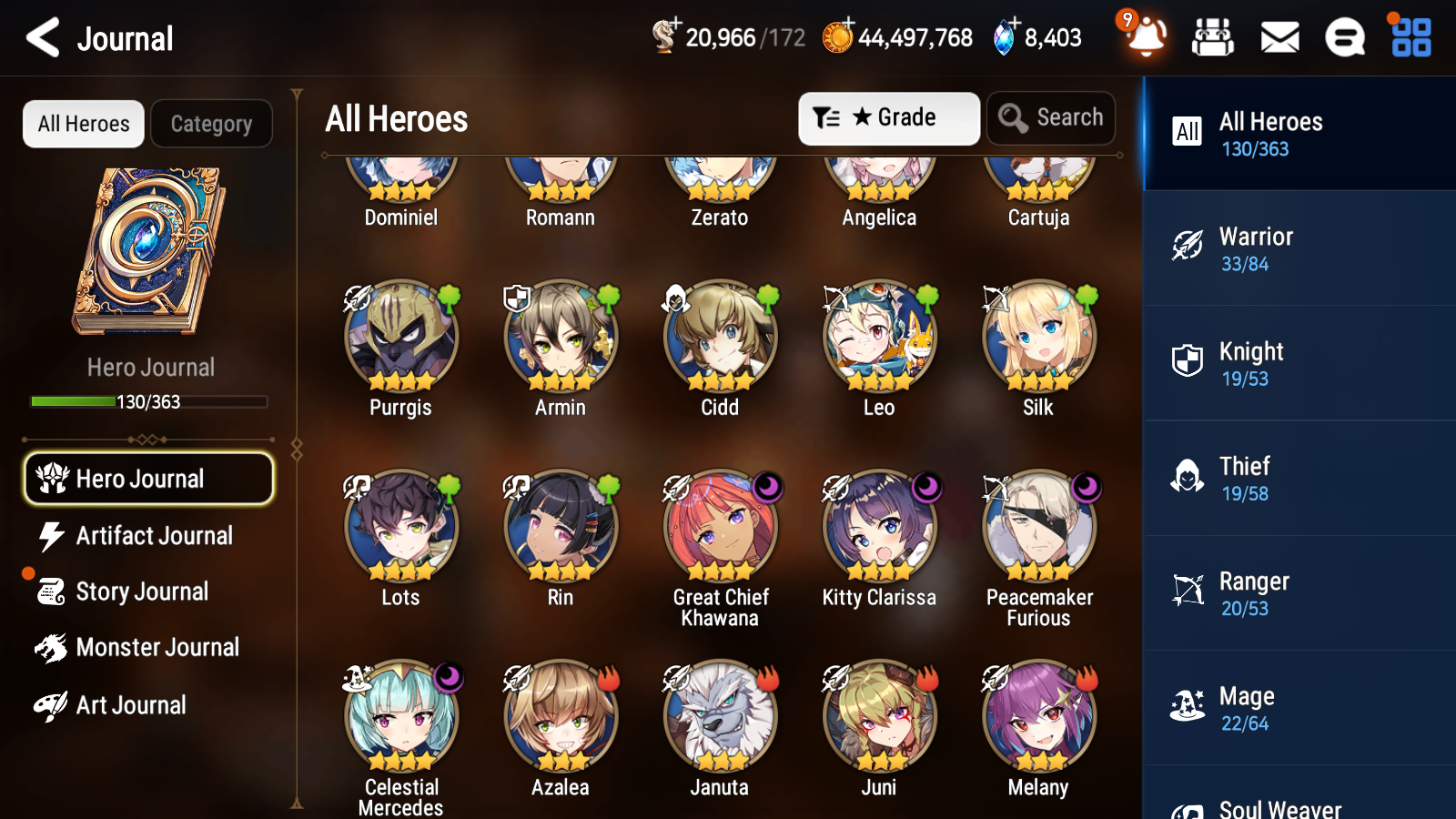Open the mailbox icon
Screen dimensions: 1456x819
pyautogui.click(x=1279, y=38)
